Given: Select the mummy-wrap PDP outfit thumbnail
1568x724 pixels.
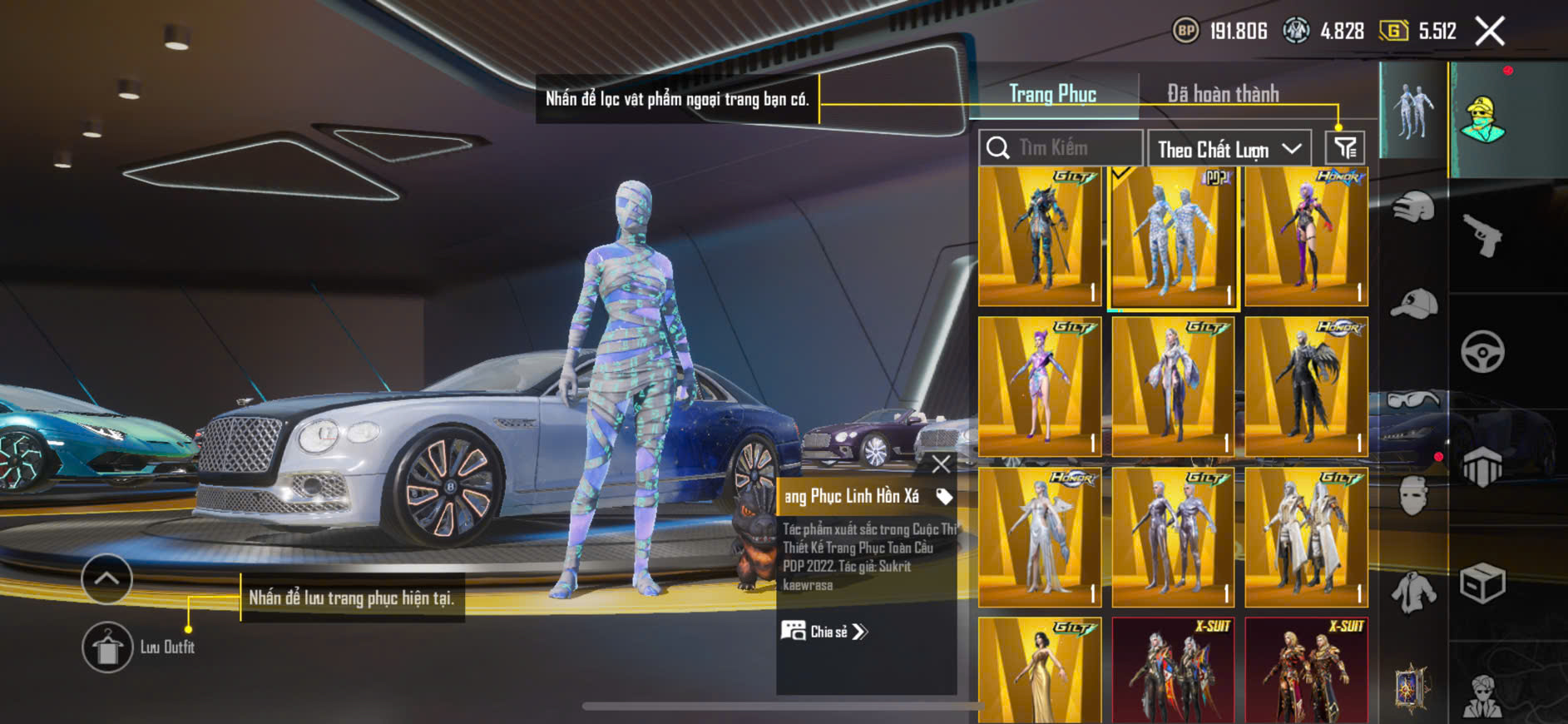Looking at the screenshot, I should point(1173,236).
